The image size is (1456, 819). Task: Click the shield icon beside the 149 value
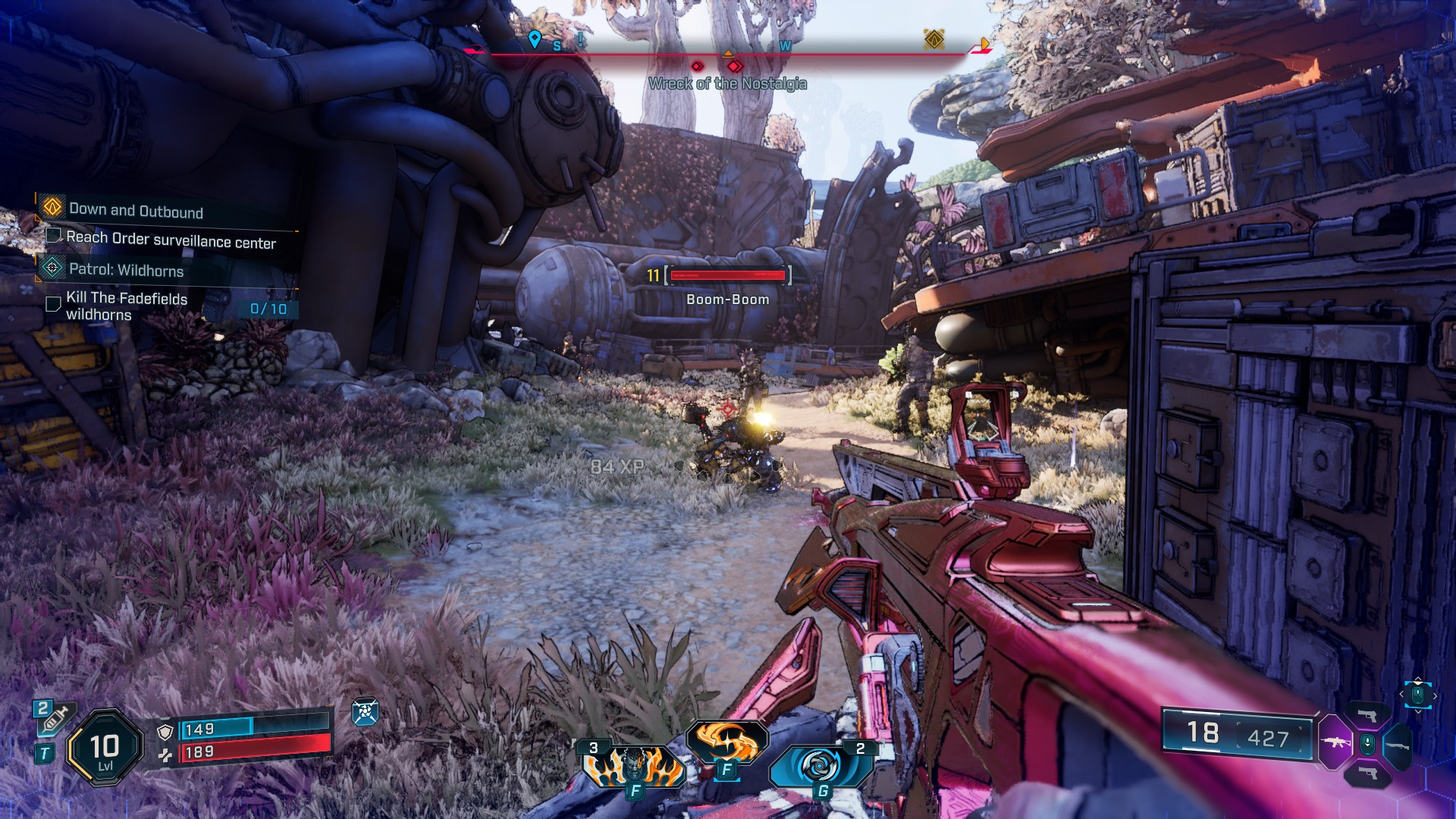[x=165, y=731]
